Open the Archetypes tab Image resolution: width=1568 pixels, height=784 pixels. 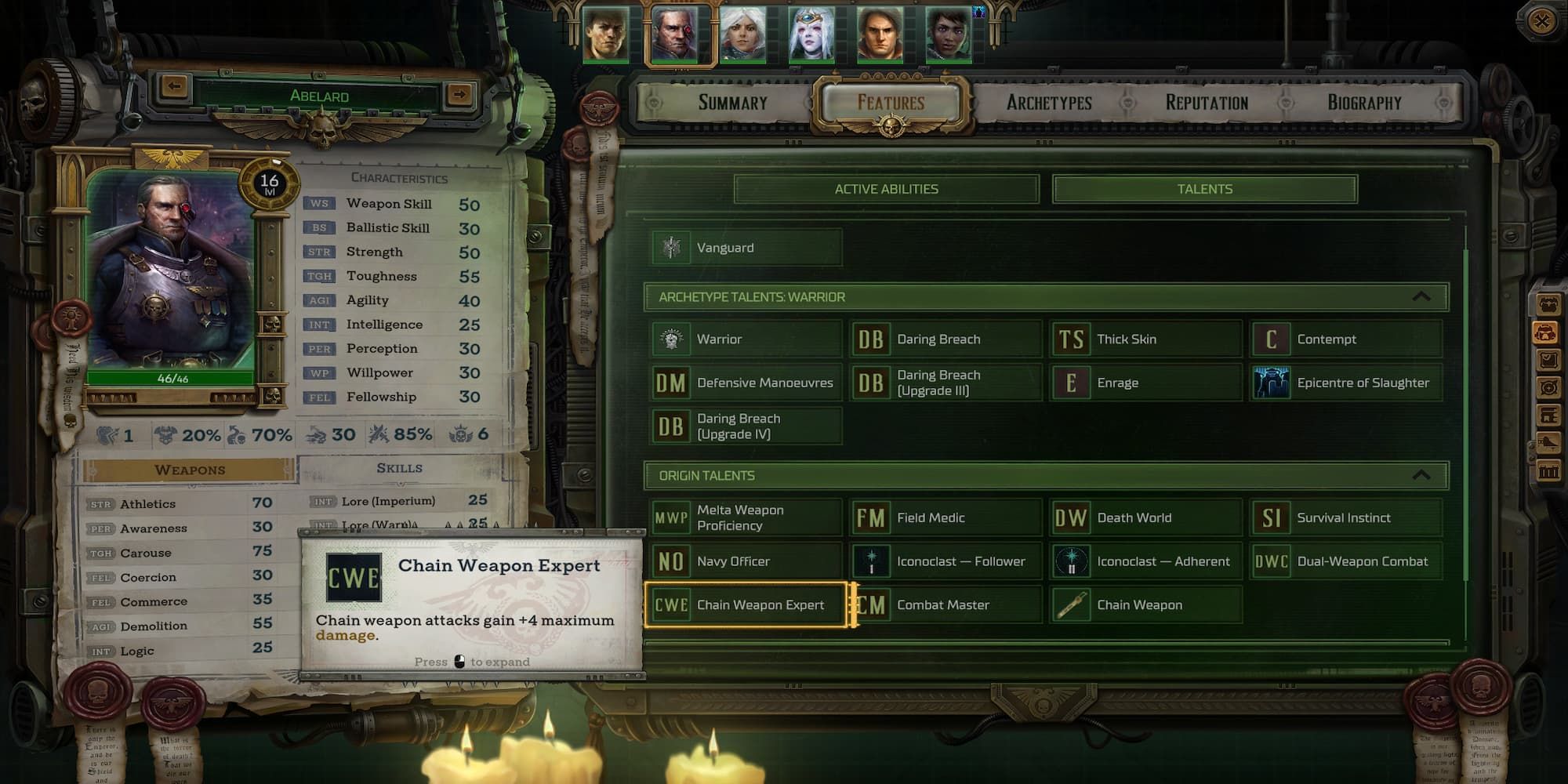tap(1048, 102)
